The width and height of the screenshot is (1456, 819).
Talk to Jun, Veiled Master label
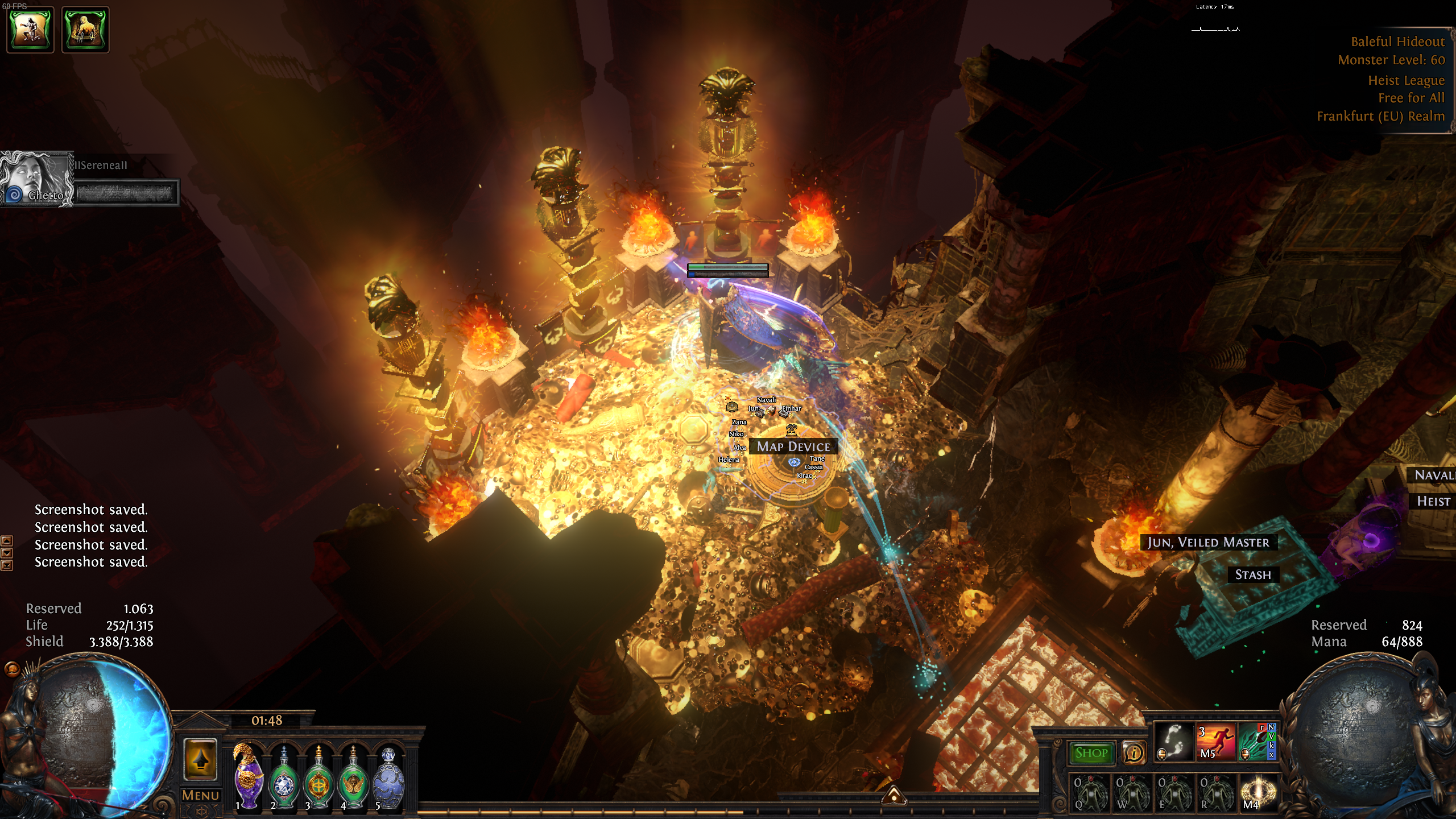pos(1208,543)
